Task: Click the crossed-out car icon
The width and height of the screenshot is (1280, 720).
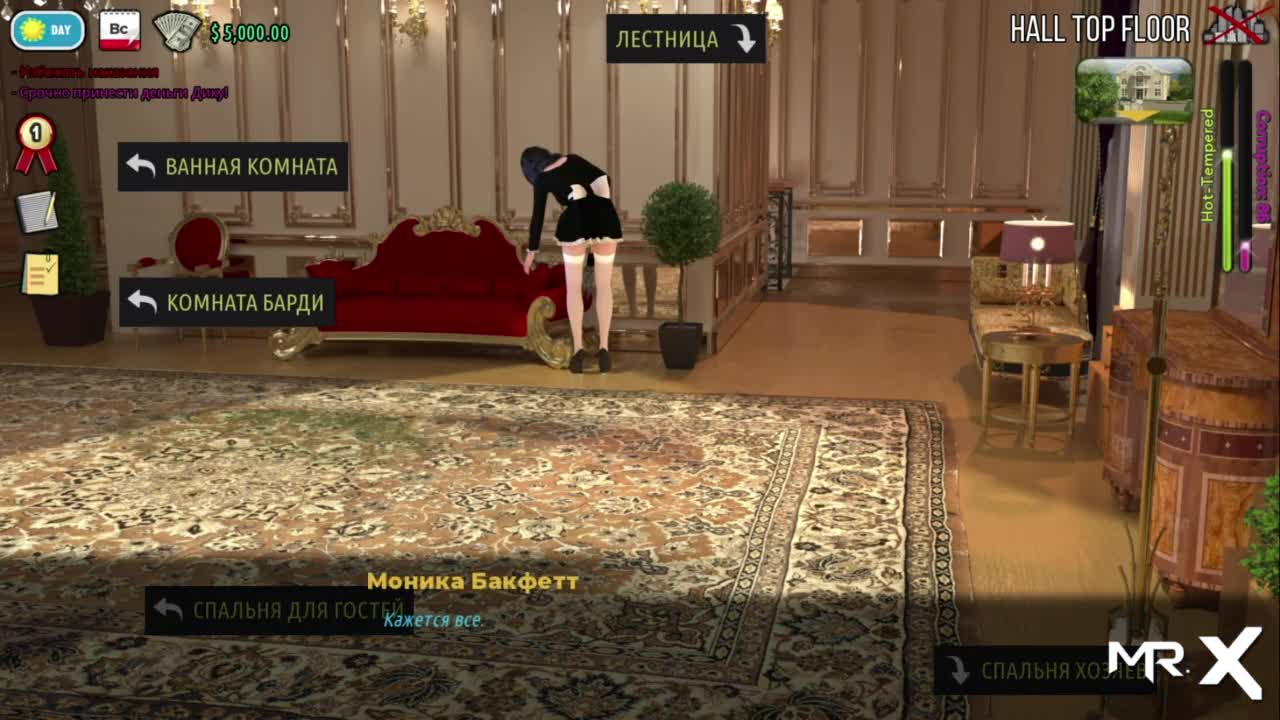Action: [x=1234, y=25]
